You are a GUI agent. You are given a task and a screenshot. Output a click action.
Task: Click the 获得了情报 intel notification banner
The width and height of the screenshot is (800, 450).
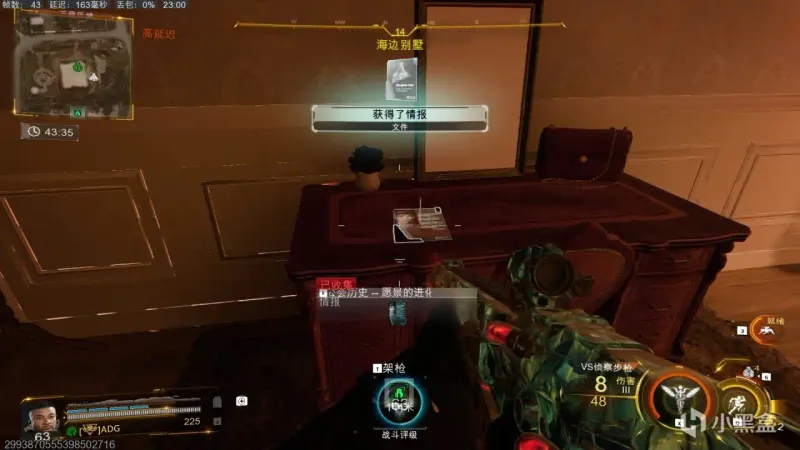399,118
